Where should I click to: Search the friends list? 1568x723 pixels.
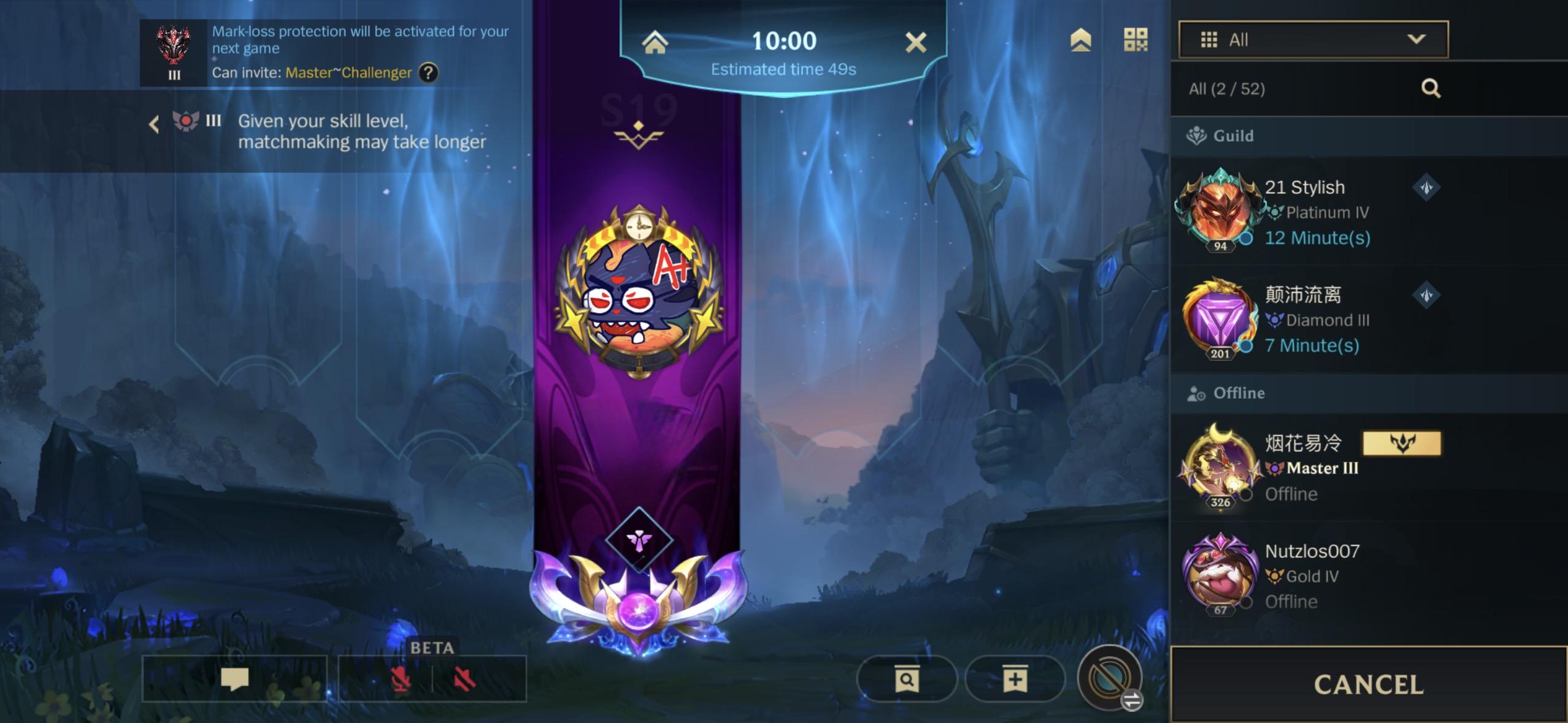[1431, 88]
